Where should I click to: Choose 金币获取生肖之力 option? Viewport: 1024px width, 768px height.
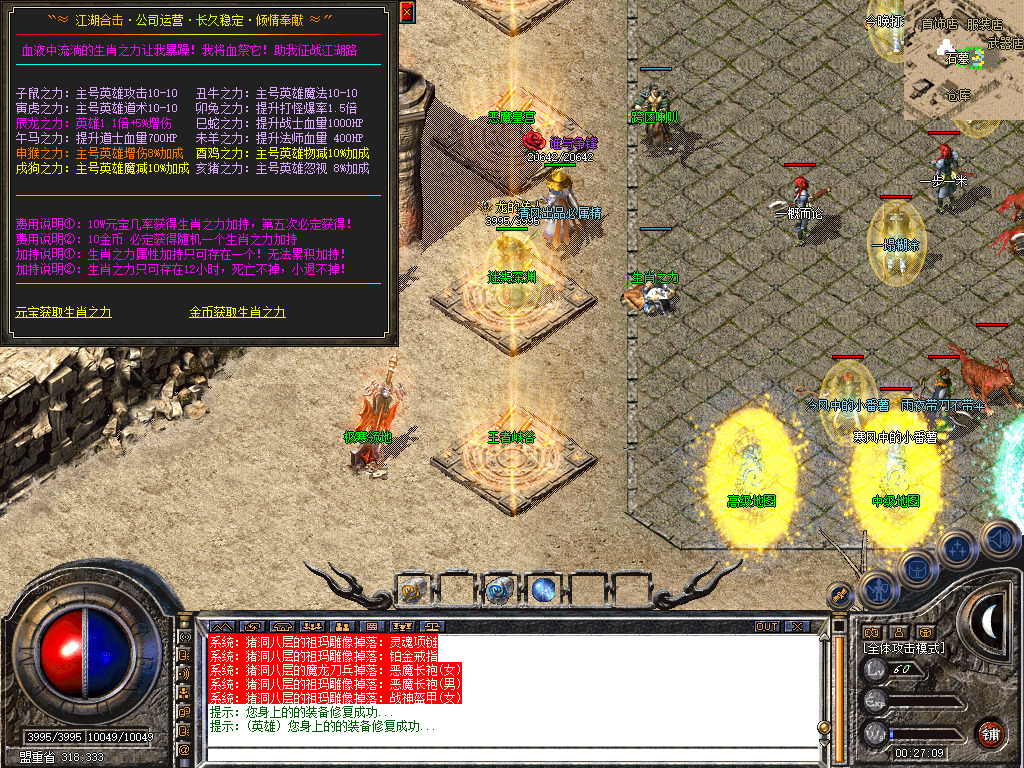click(237, 312)
